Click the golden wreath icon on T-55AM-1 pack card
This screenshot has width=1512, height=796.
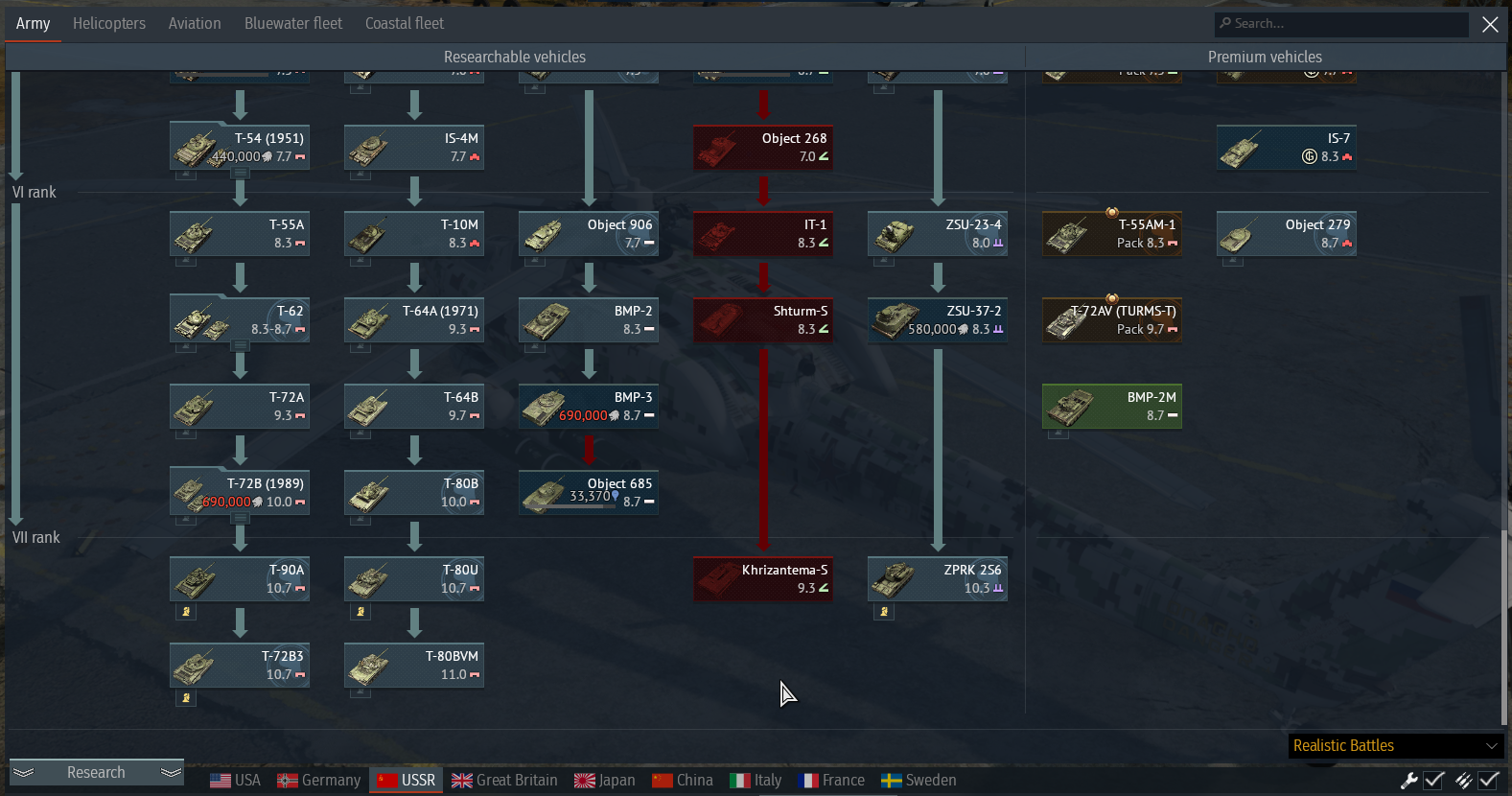click(x=1112, y=213)
